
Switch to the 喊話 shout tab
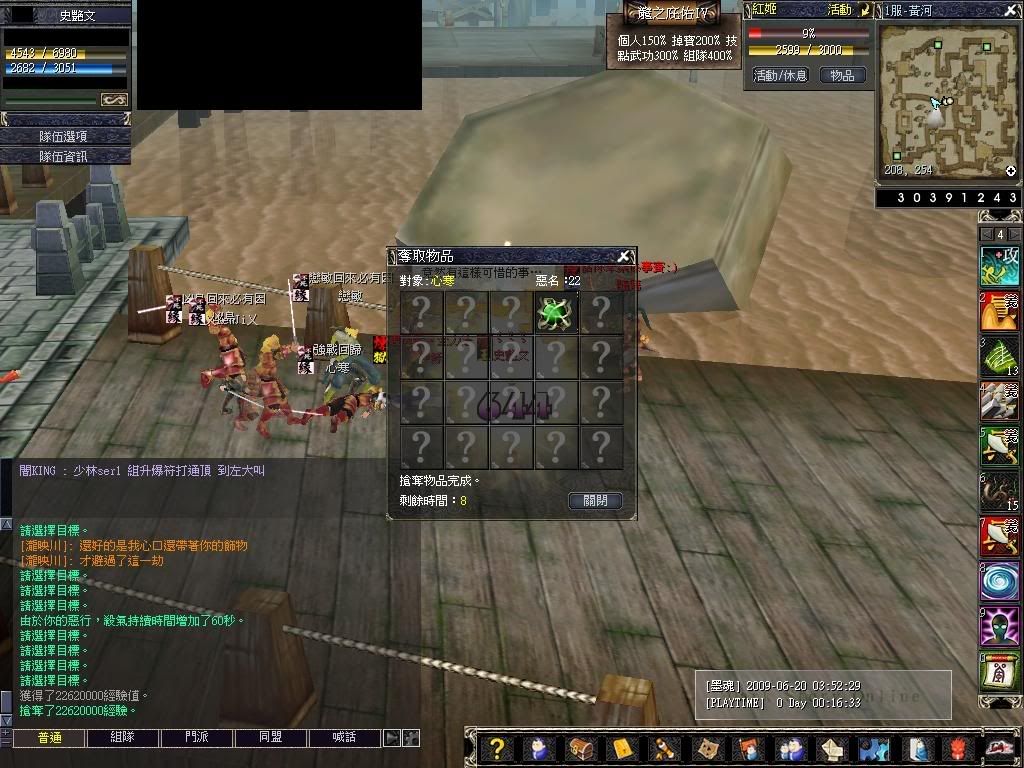click(x=345, y=737)
